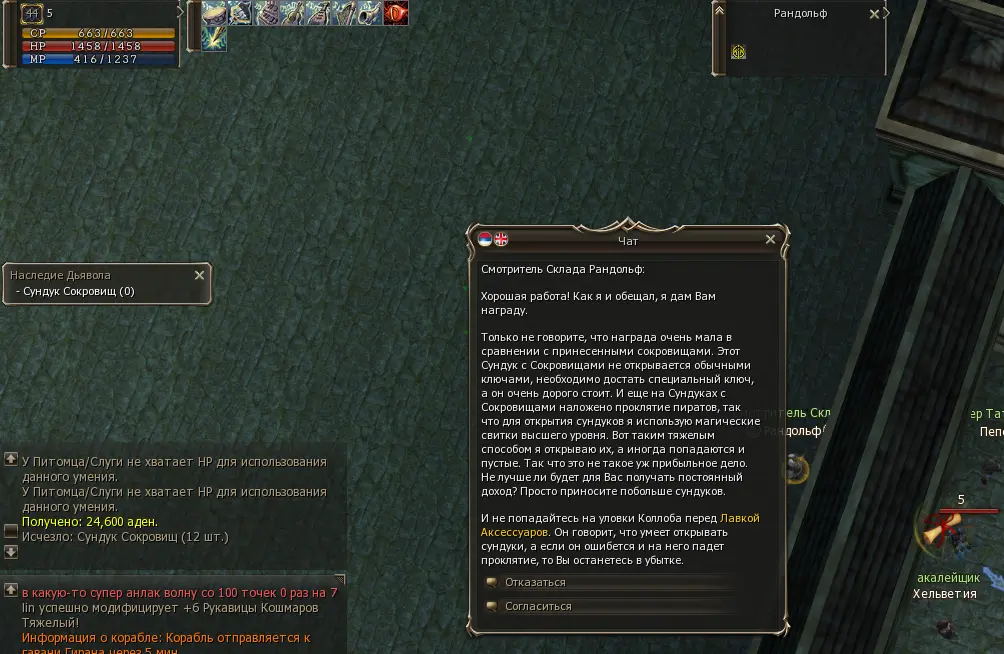Choose the Отказаться dialogue option
1004x654 pixels.
(x=535, y=582)
